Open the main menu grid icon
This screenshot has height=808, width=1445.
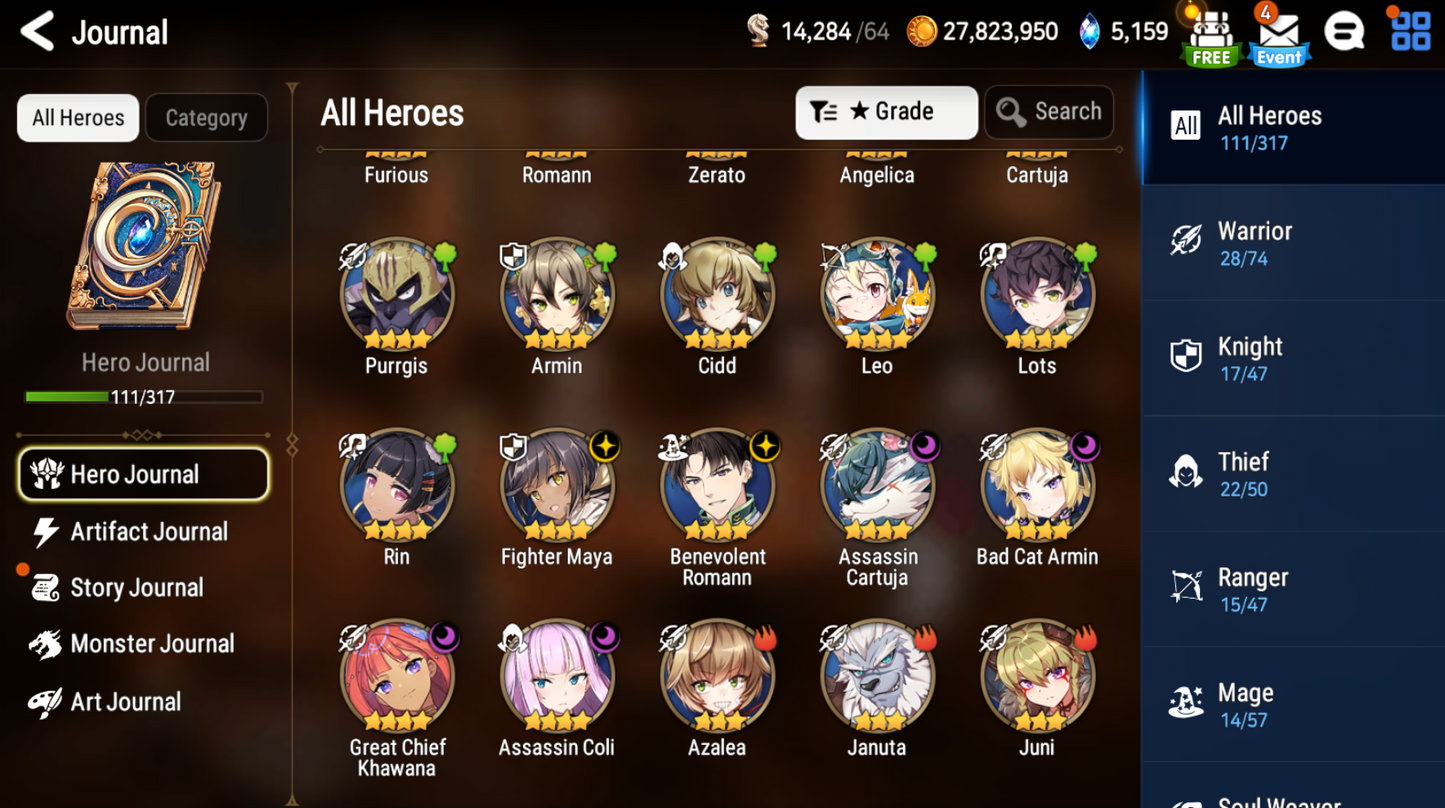[1410, 30]
